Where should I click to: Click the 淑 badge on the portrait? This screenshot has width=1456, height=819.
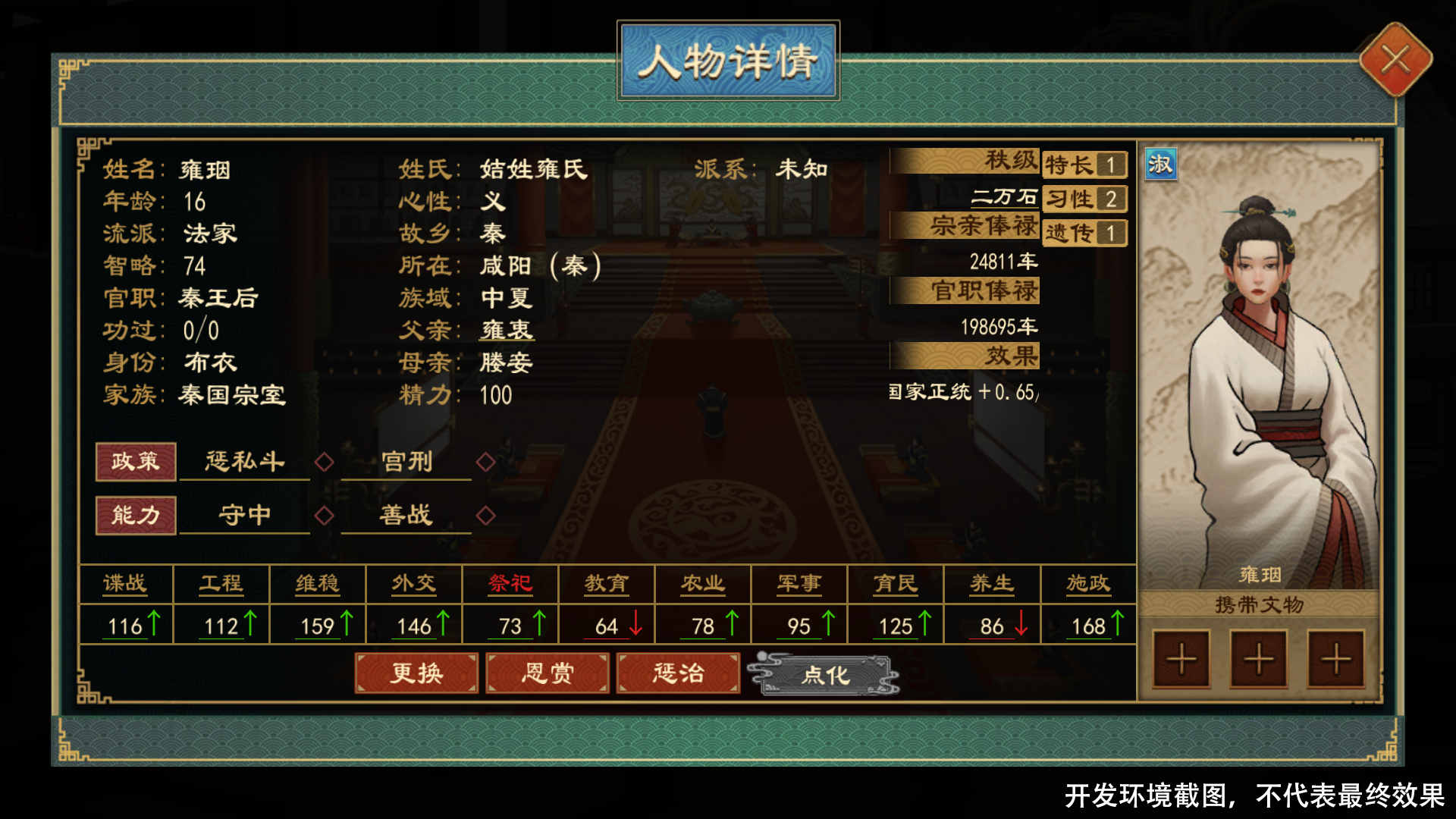[1161, 165]
